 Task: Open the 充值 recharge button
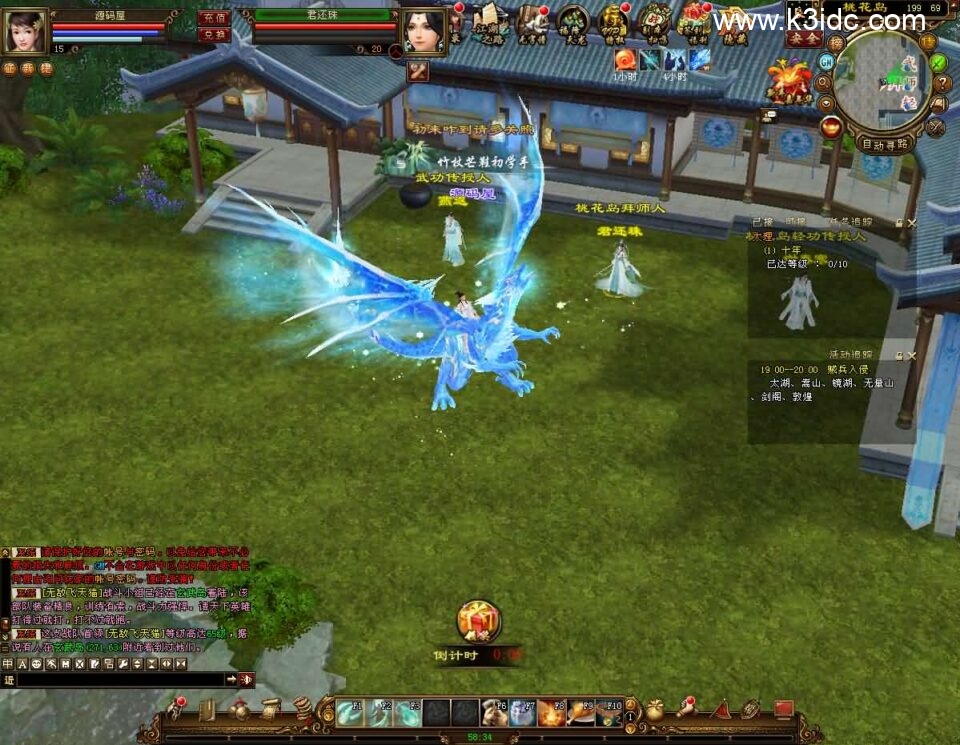click(x=214, y=18)
